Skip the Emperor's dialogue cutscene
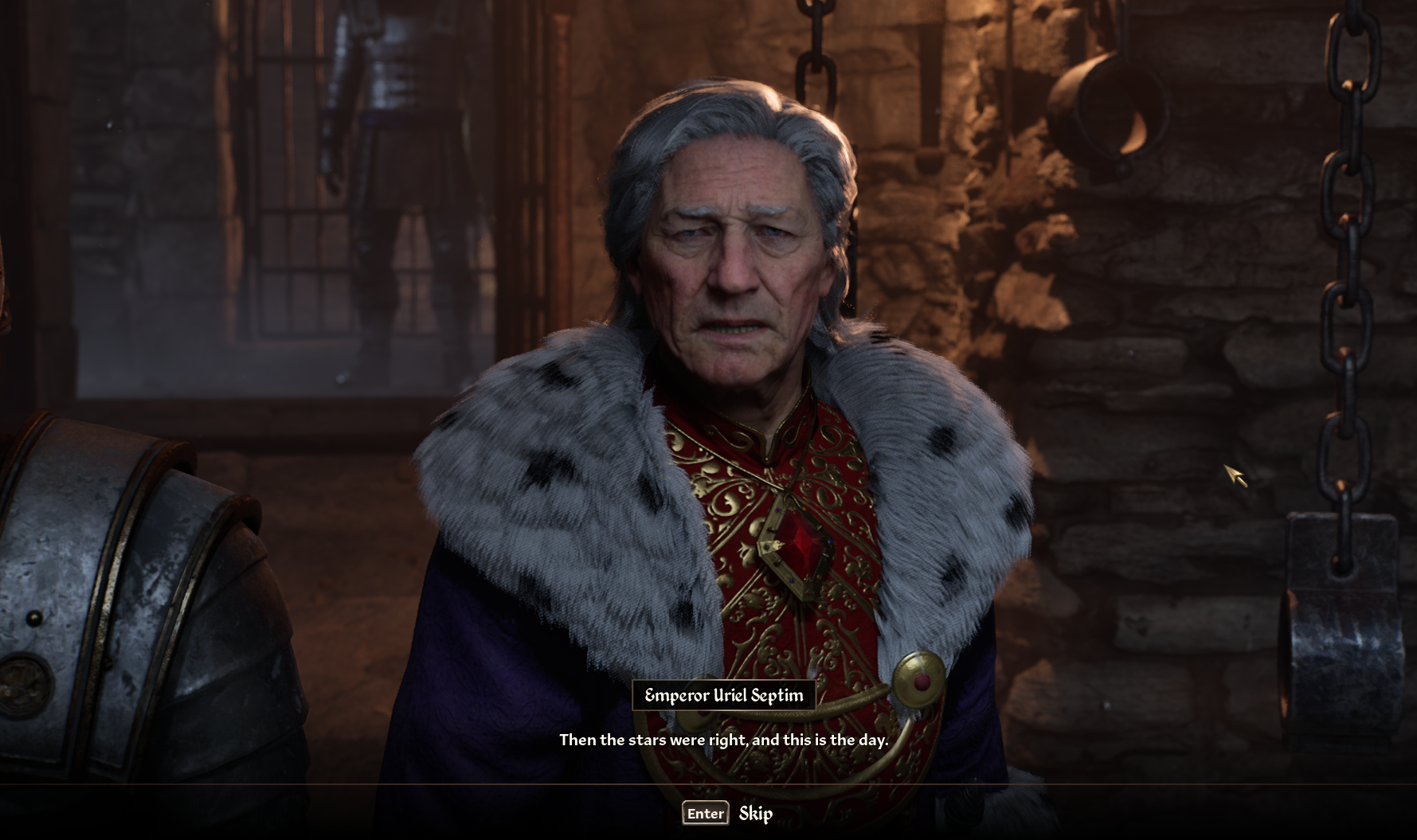The height and width of the screenshot is (840, 1417). pyautogui.click(x=727, y=813)
